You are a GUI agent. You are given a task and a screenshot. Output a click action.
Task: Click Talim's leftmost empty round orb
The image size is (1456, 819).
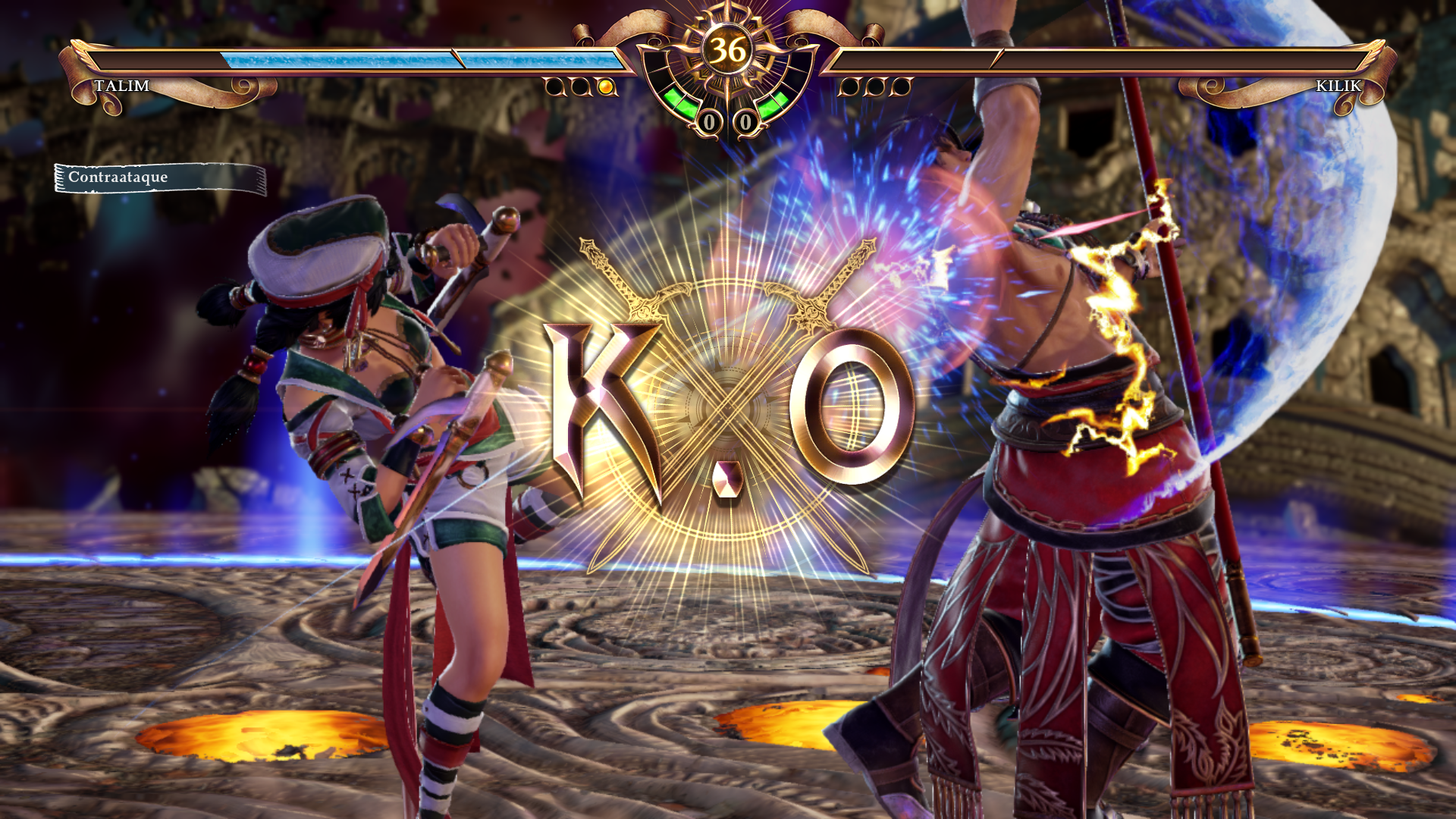pos(554,86)
